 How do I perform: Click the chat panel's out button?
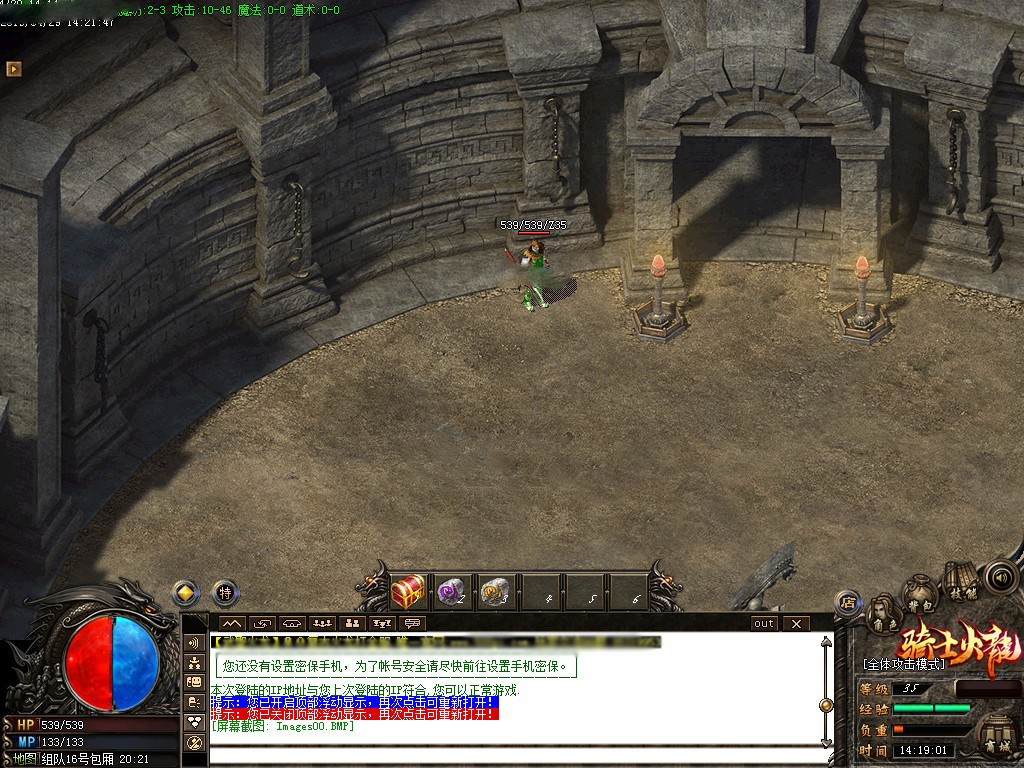coord(764,623)
